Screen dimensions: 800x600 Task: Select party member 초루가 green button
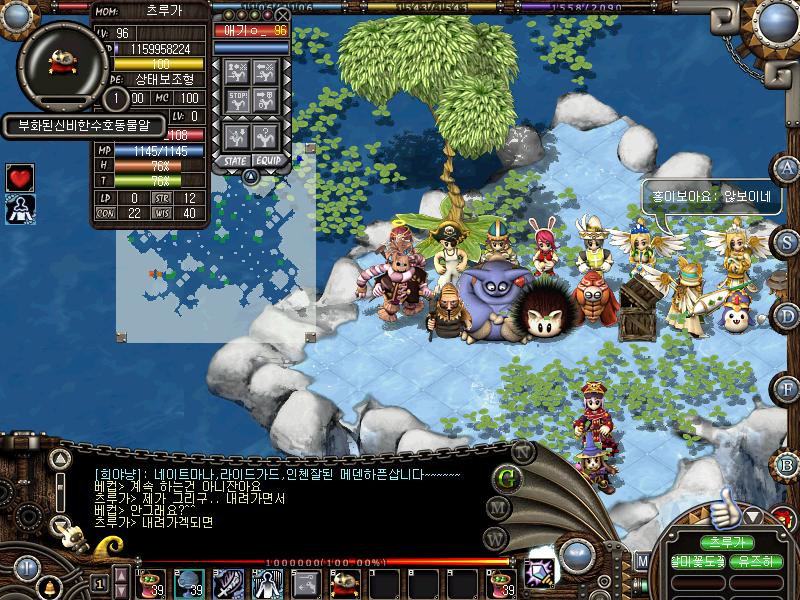pos(725,543)
